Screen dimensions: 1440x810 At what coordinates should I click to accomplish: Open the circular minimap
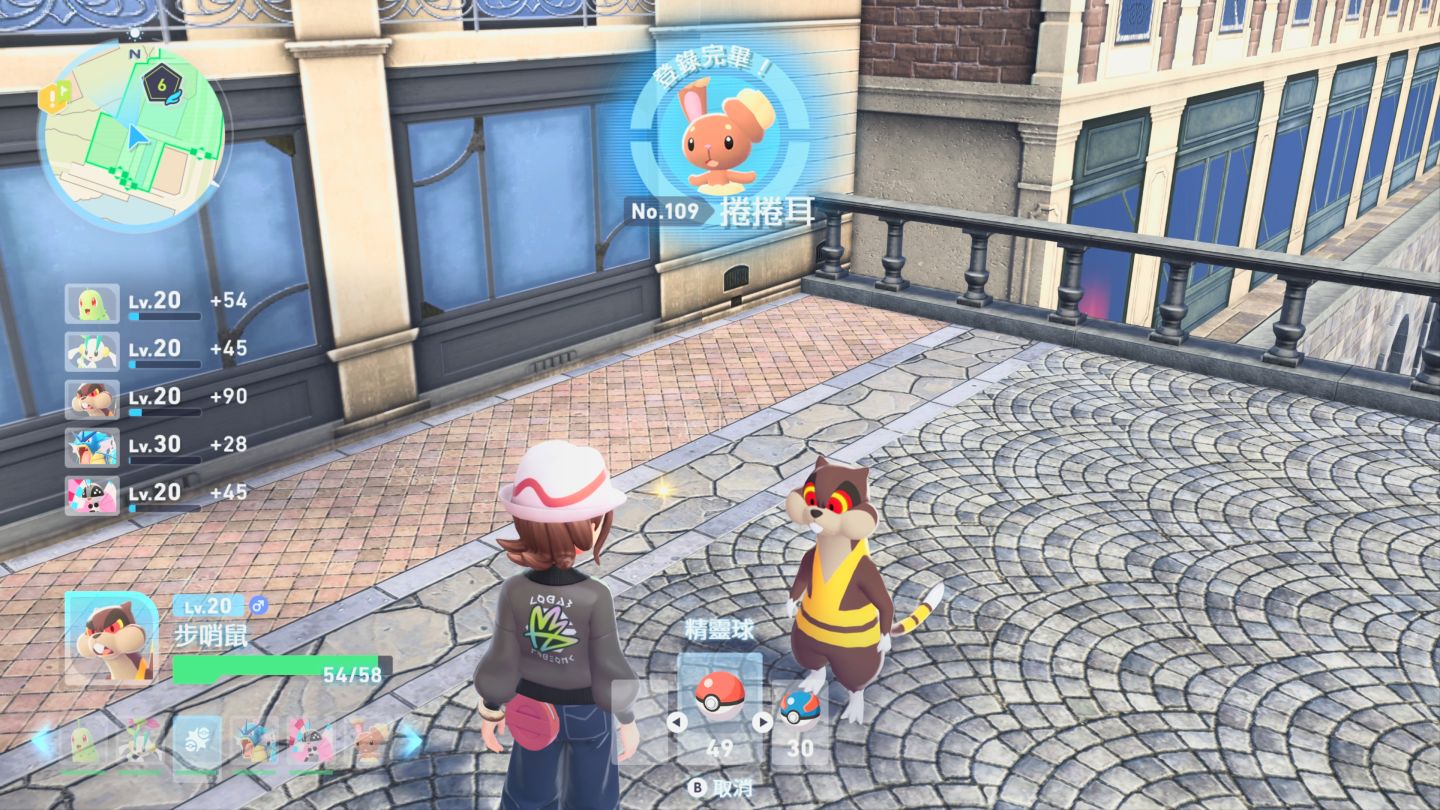tap(132, 135)
